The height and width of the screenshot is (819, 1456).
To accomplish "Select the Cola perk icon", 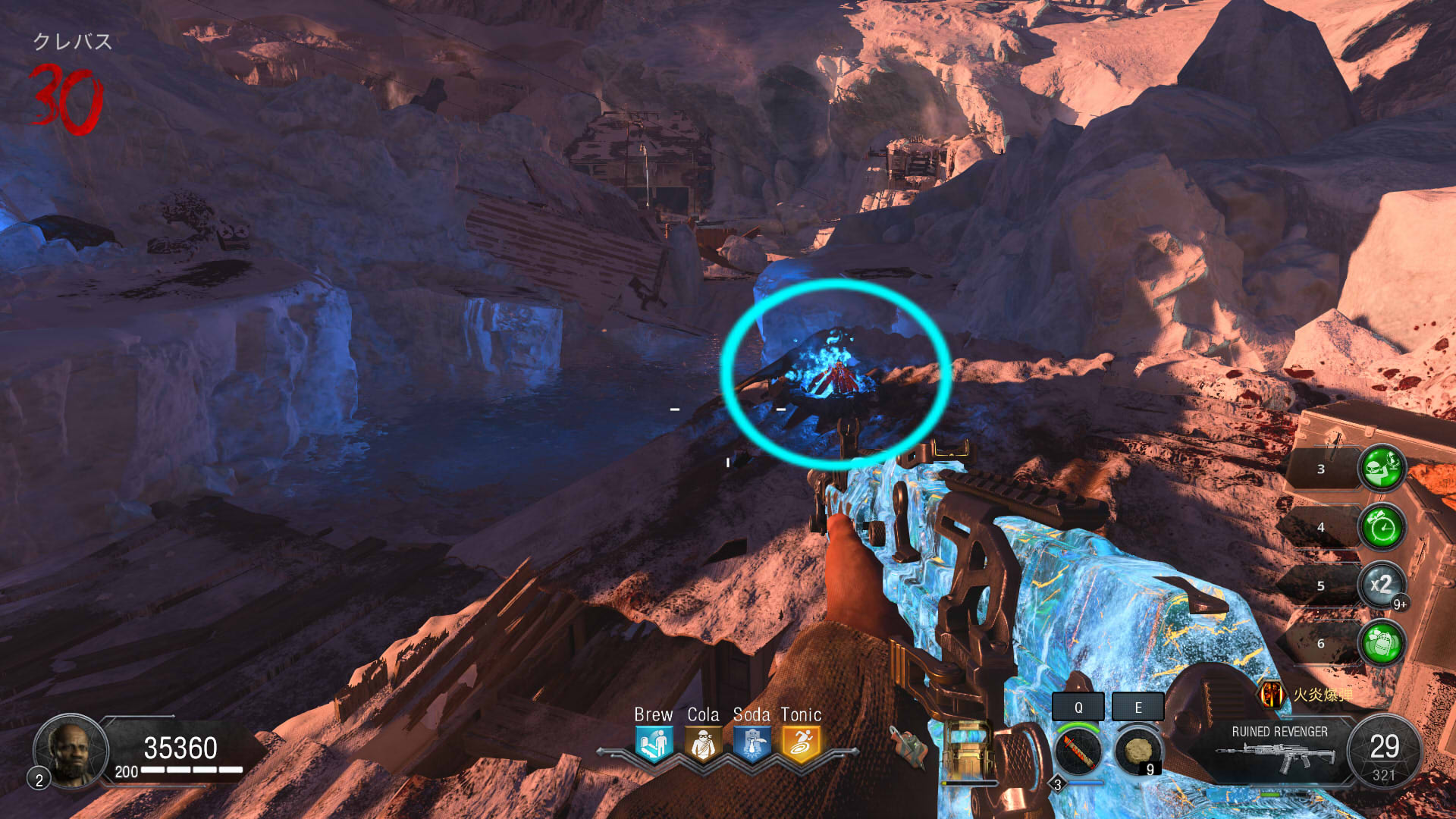I will click(703, 744).
